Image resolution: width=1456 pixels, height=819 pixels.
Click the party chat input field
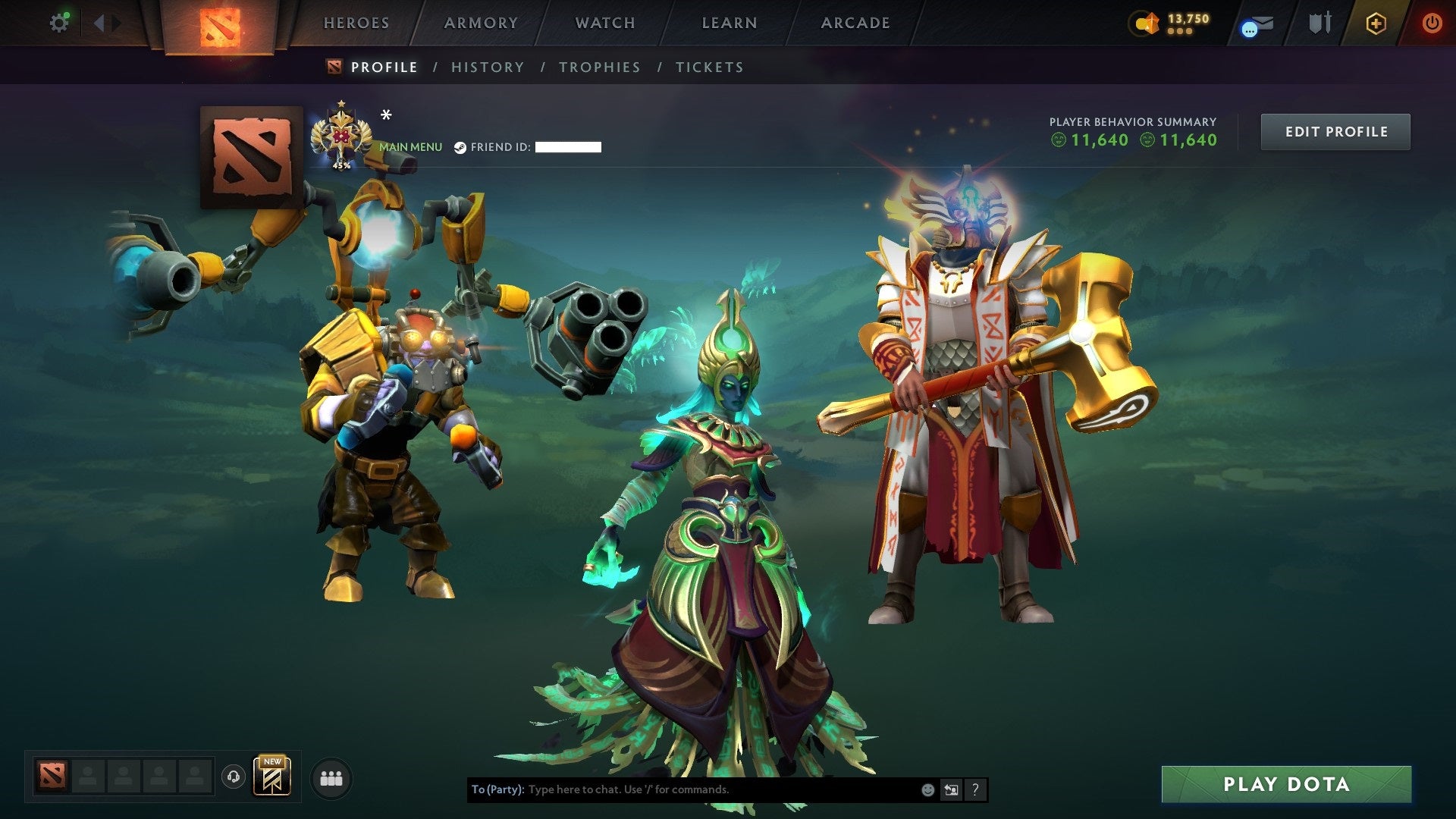(682, 789)
